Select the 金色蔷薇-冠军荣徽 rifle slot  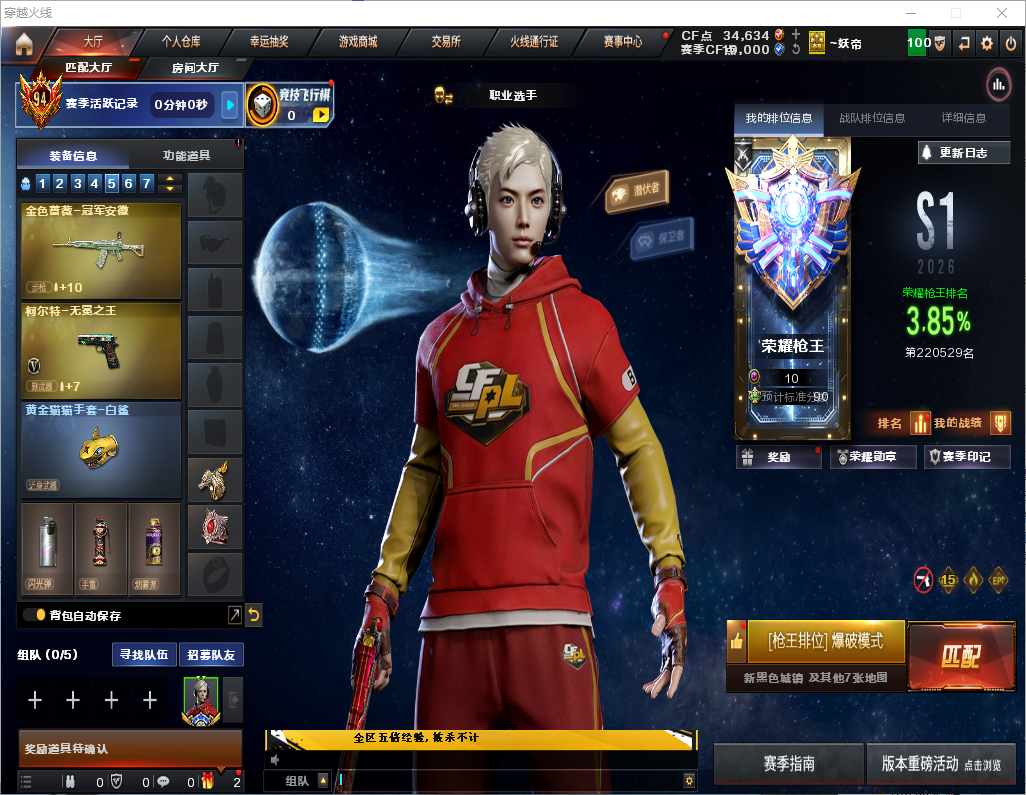tap(100, 251)
